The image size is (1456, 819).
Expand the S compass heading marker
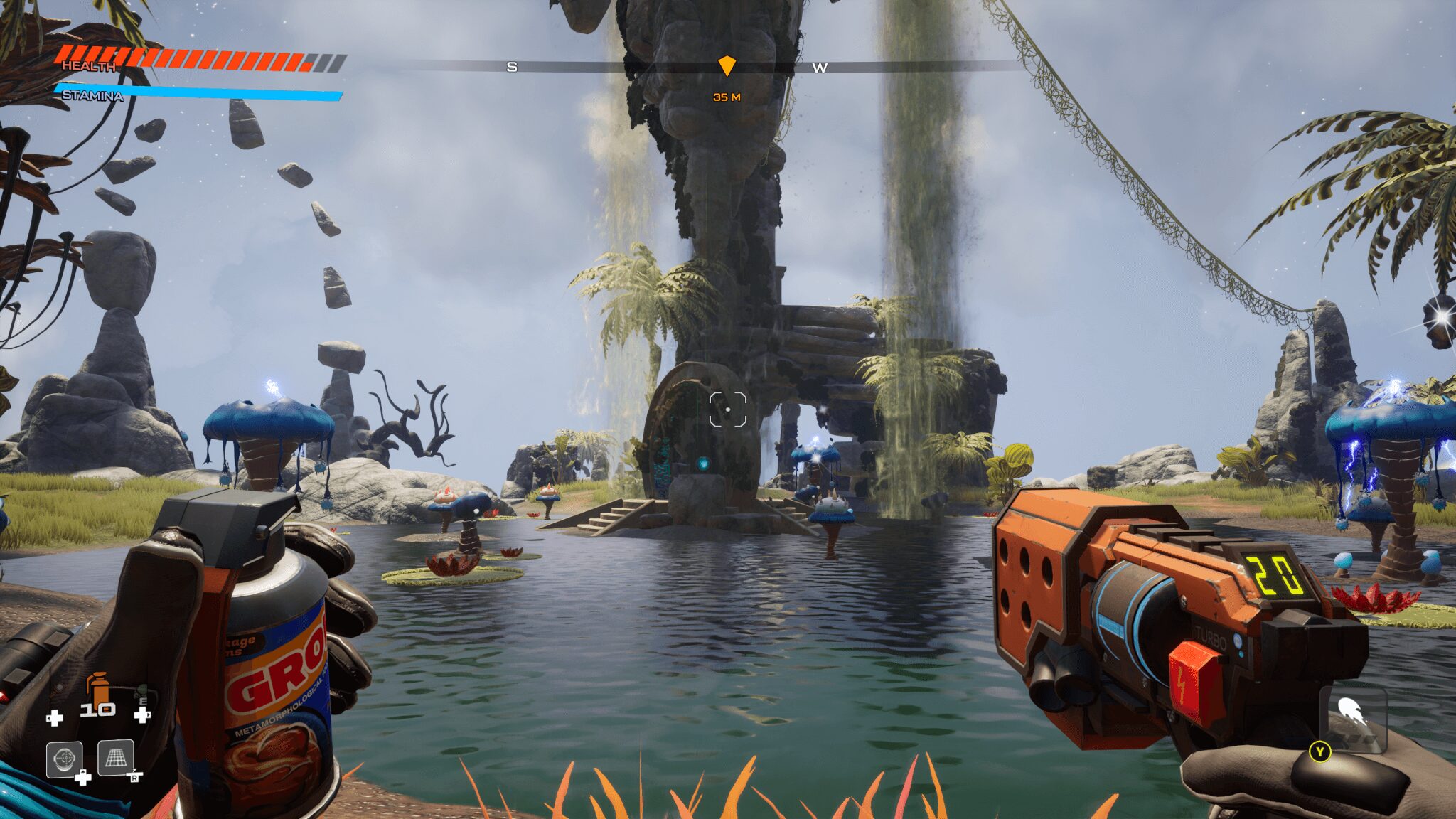(x=510, y=68)
